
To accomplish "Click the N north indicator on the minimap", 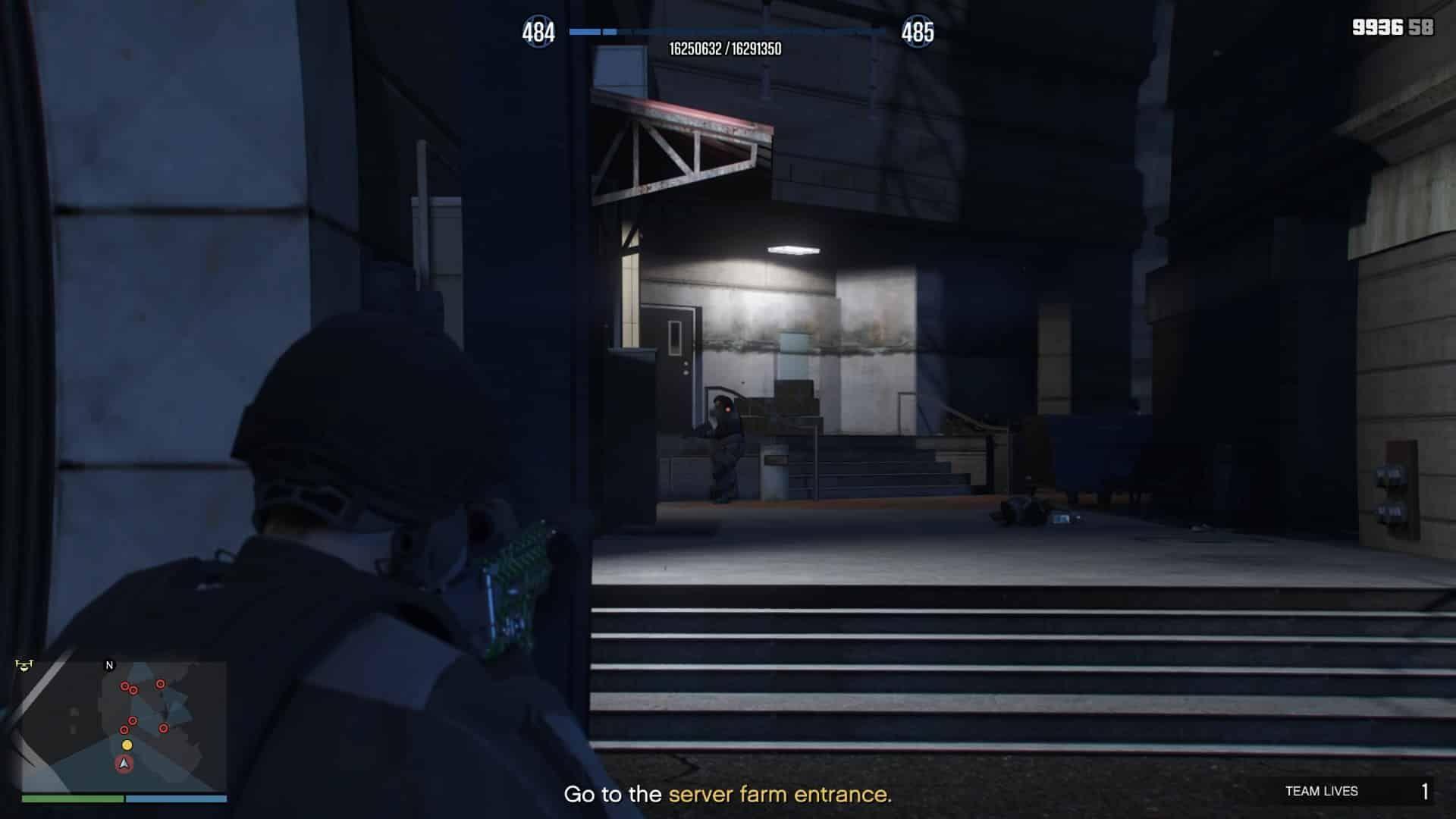I will point(108,664).
